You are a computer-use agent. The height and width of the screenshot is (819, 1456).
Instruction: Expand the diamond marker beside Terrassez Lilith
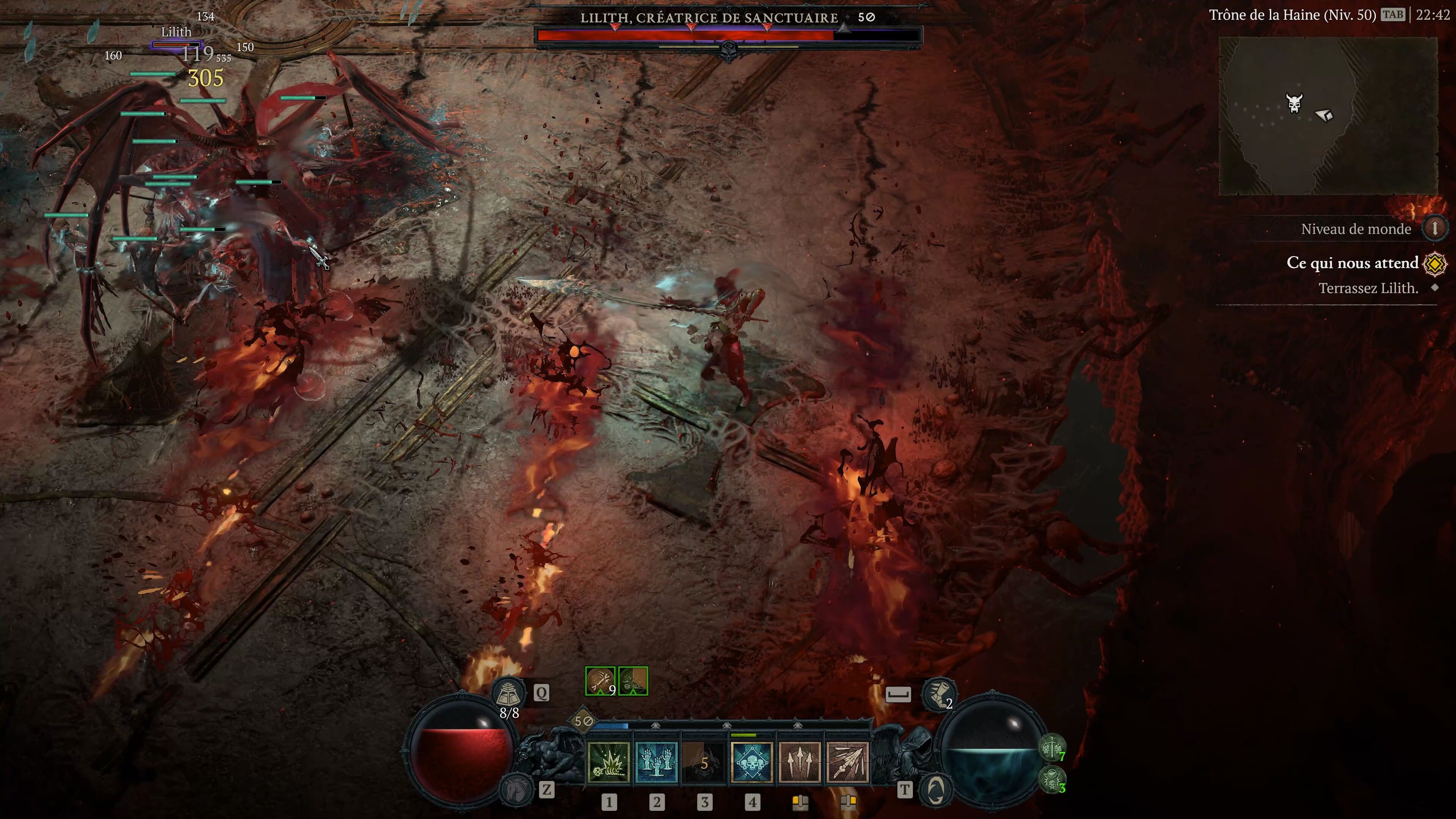1437,288
